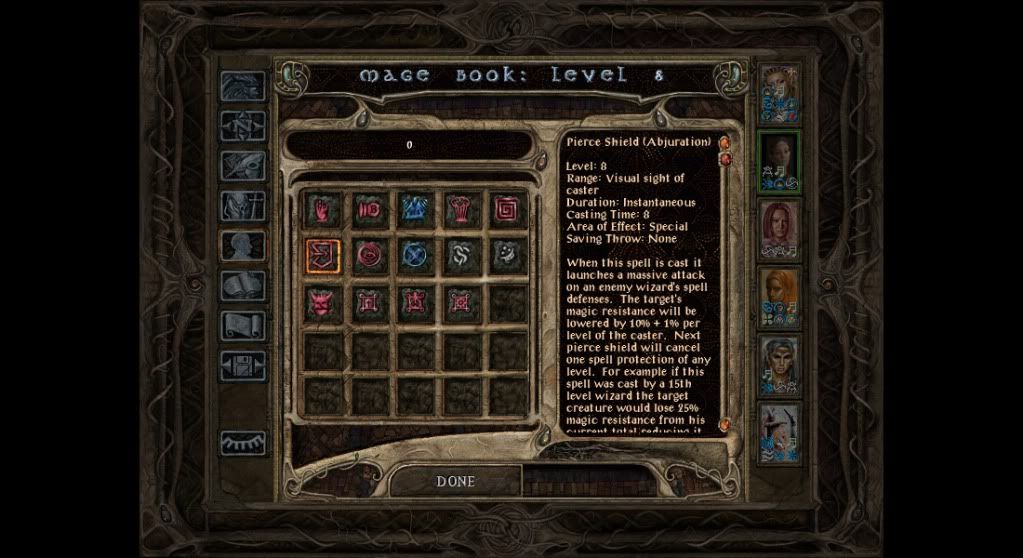The height and width of the screenshot is (558, 1023).
Task: Select the highlighted Pierce Shield spell
Action: (x=322, y=255)
